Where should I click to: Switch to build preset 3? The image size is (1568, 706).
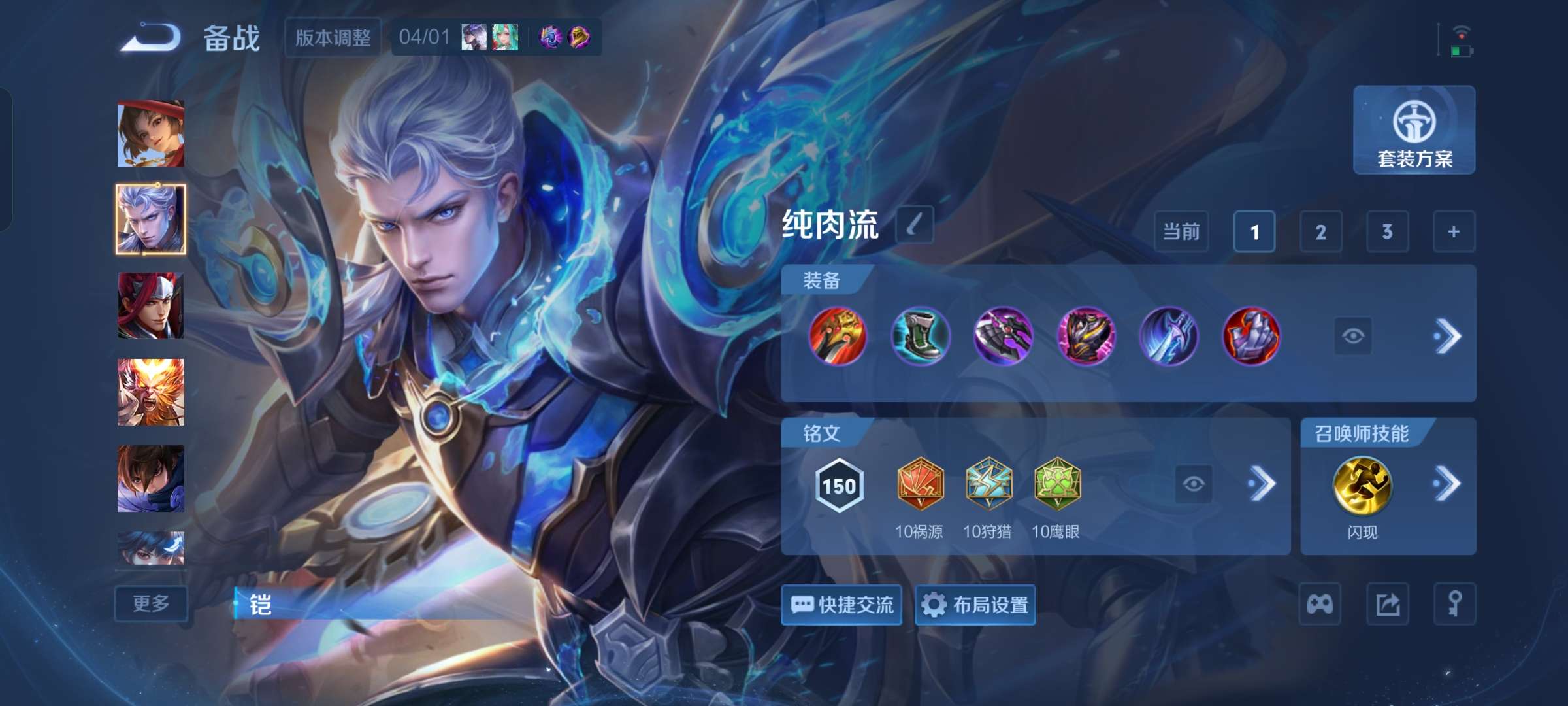point(1387,232)
